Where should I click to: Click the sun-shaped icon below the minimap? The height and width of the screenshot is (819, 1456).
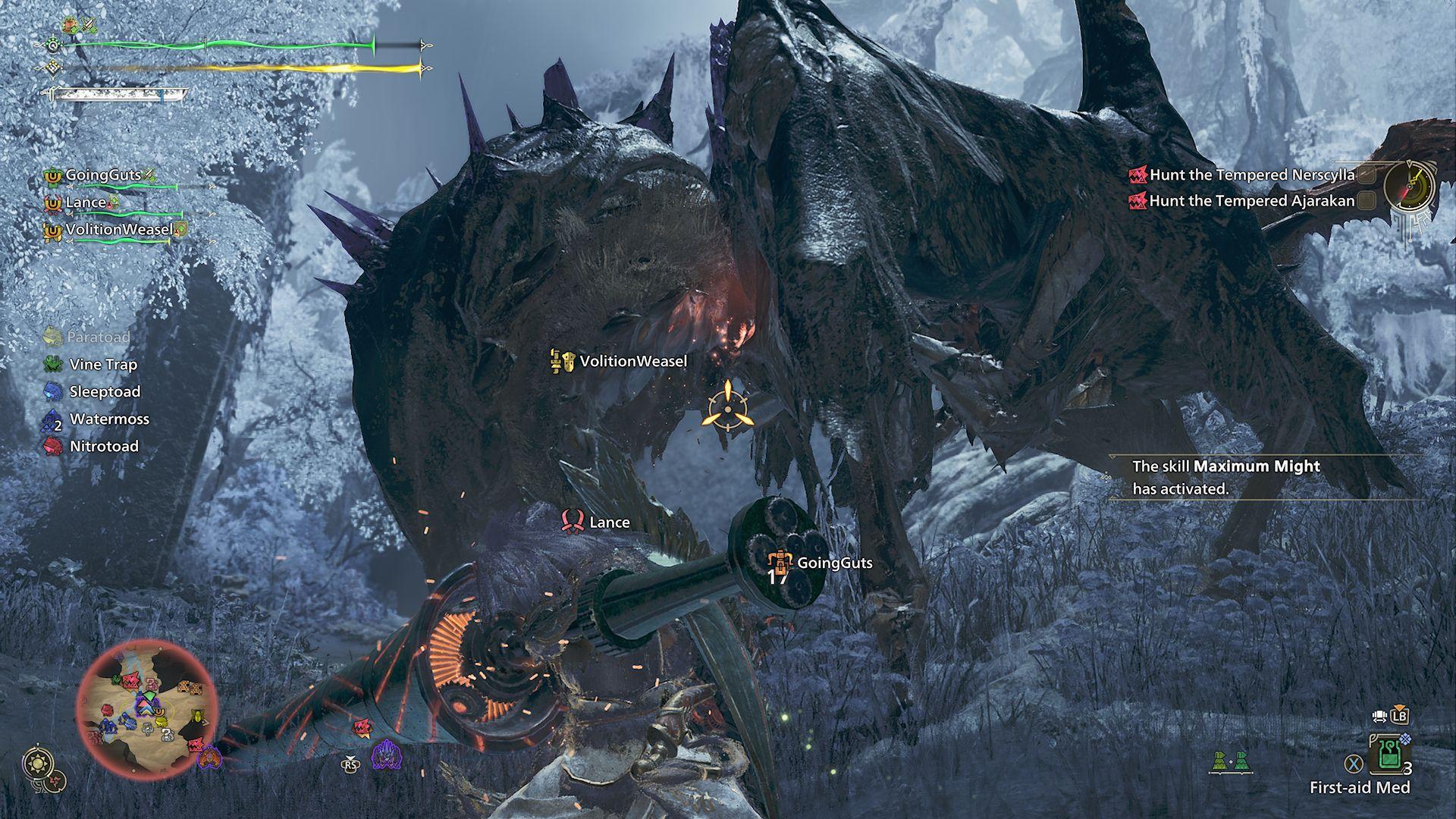point(37,764)
